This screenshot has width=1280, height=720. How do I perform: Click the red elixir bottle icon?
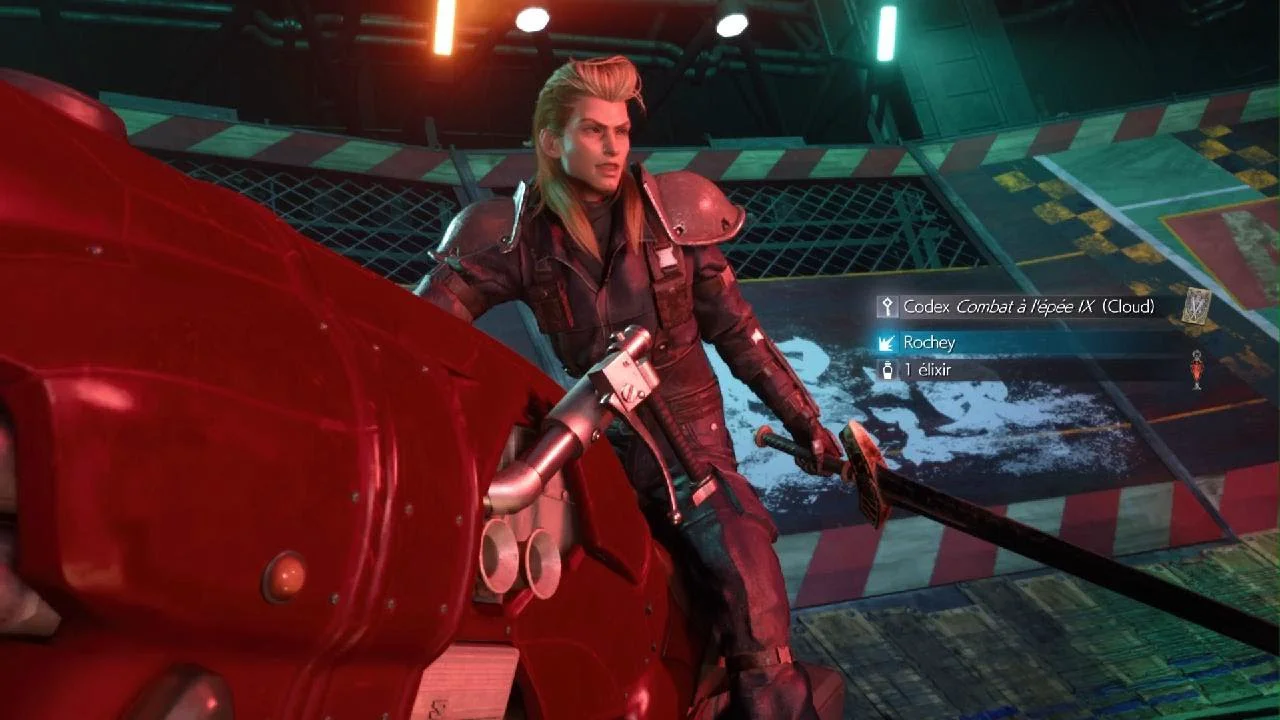(1196, 370)
